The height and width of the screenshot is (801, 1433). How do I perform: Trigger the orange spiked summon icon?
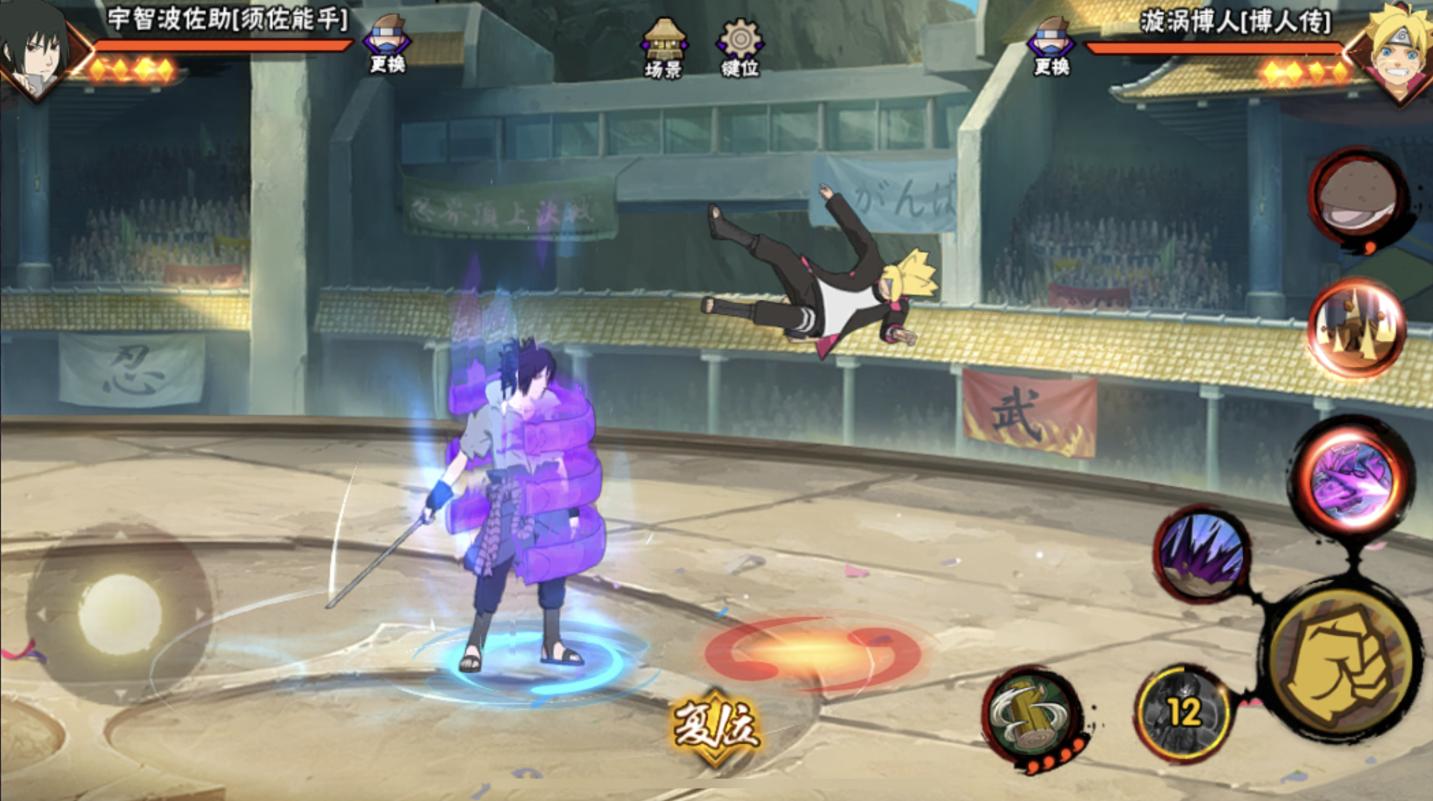(x=1356, y=328)
